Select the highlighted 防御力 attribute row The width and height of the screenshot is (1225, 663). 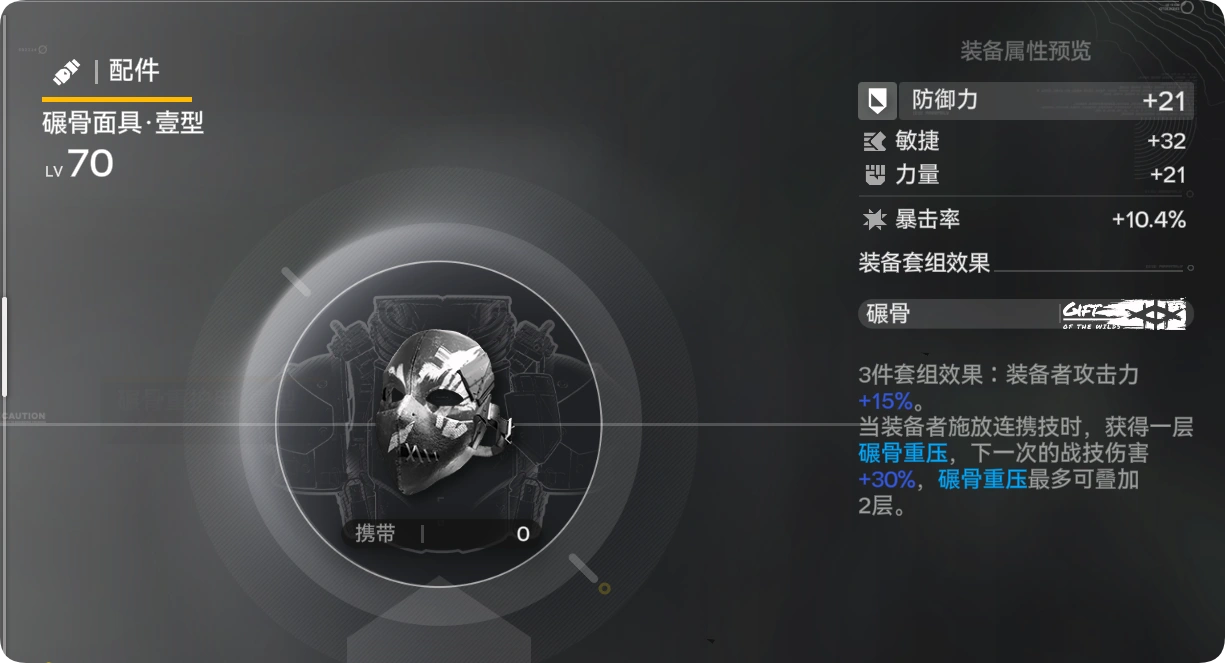(1025, 100)
